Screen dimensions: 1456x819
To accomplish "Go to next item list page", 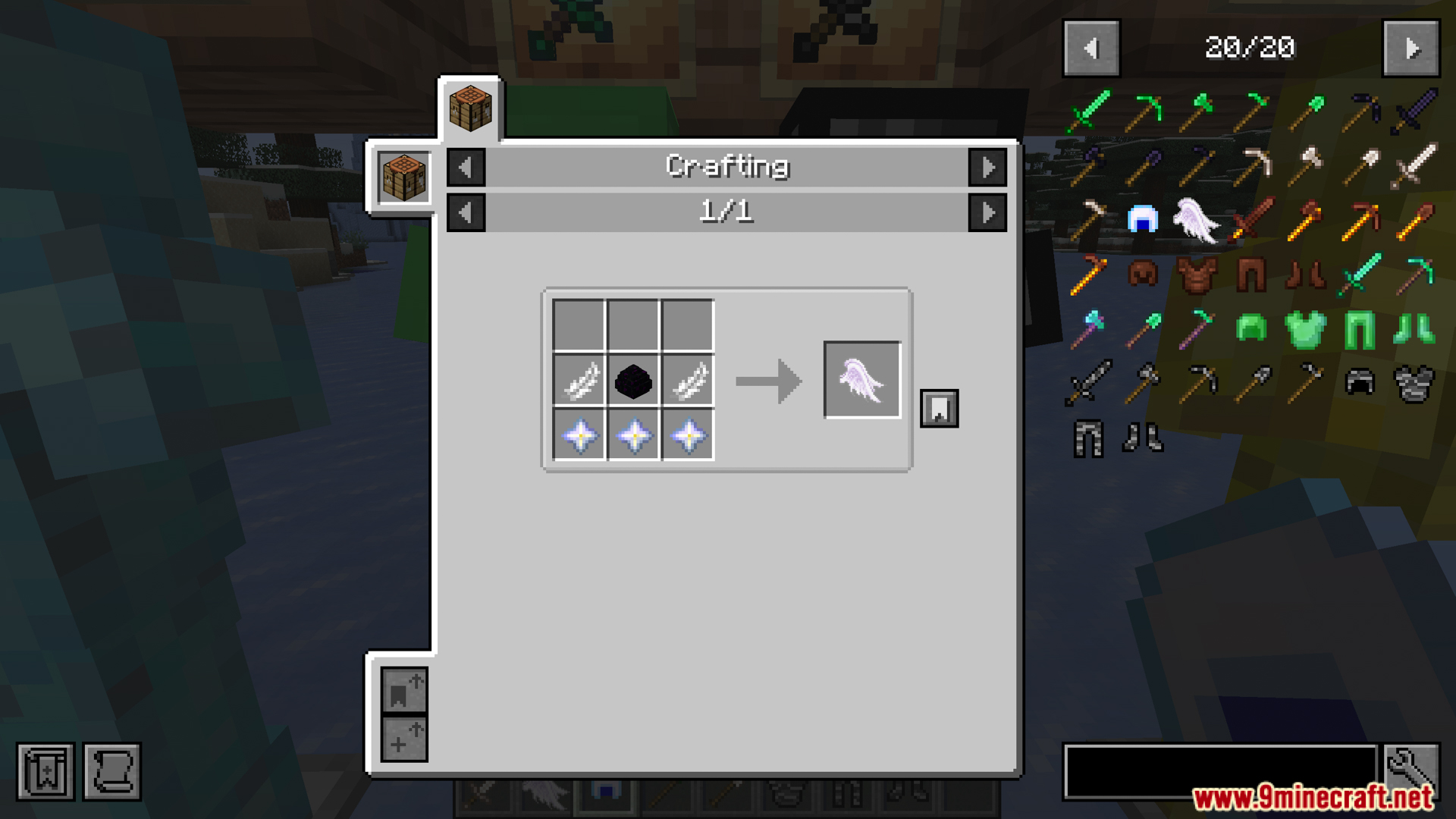I will pos(1410,49).
